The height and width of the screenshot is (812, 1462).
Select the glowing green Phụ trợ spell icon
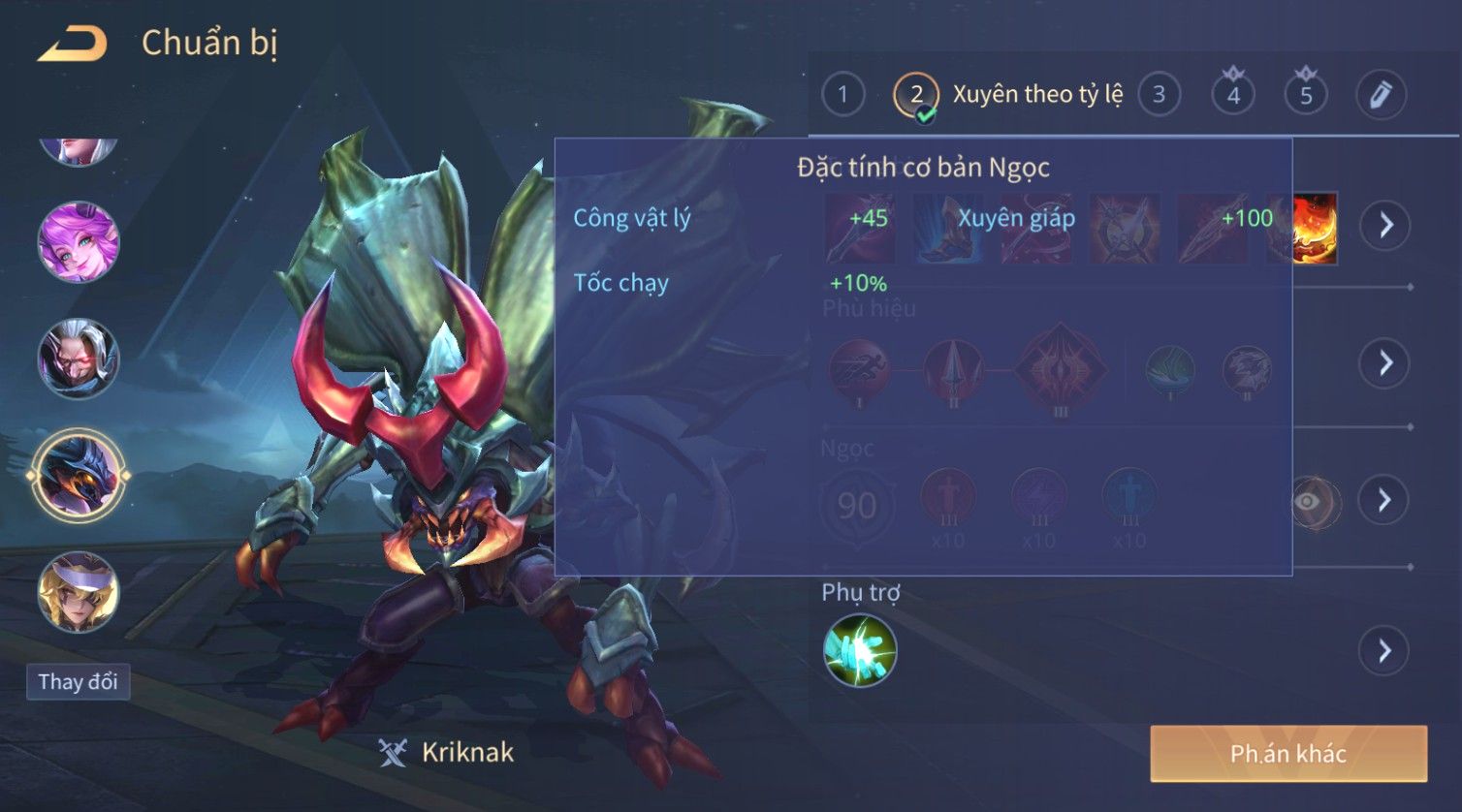click(860, 650)
